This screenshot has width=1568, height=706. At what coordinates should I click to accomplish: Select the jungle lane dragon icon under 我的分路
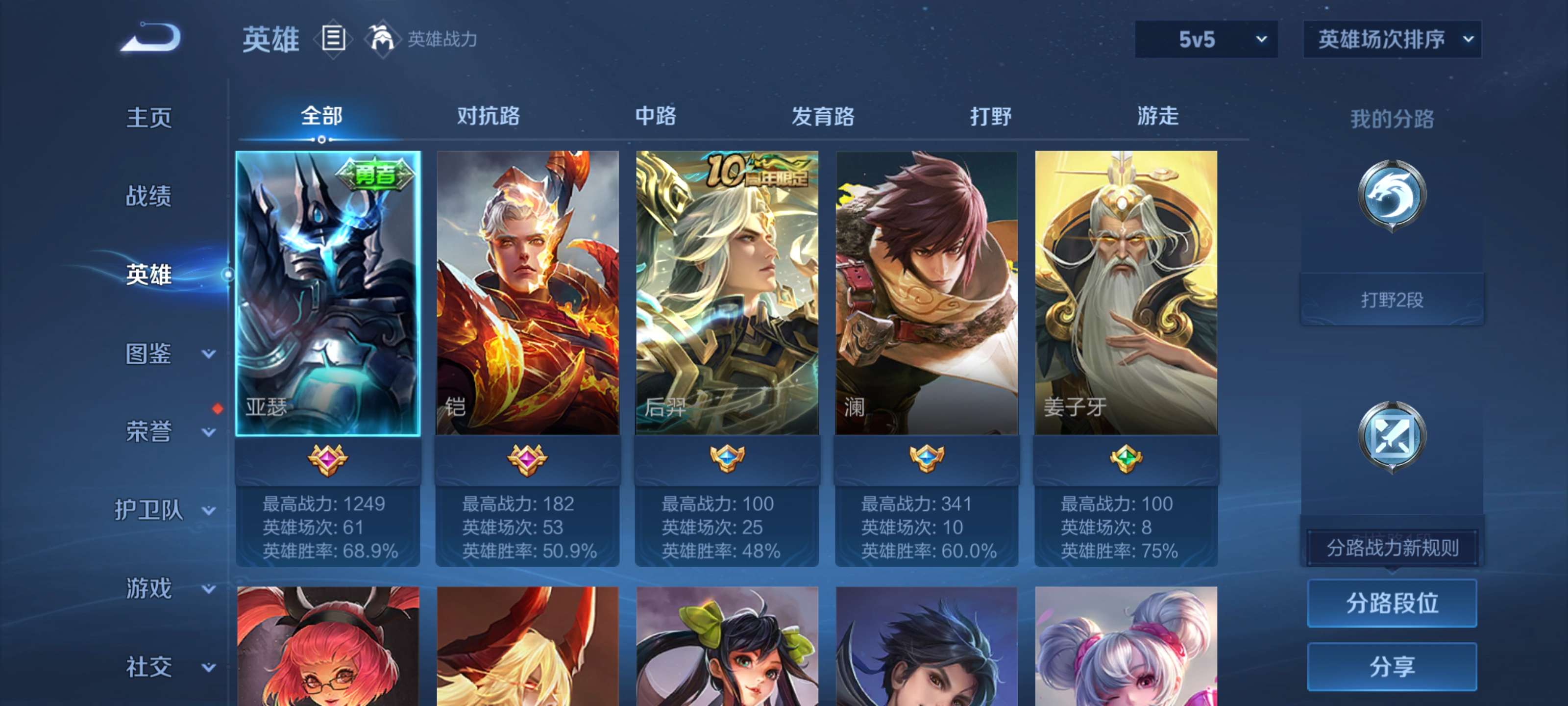tap(1393, 194)
